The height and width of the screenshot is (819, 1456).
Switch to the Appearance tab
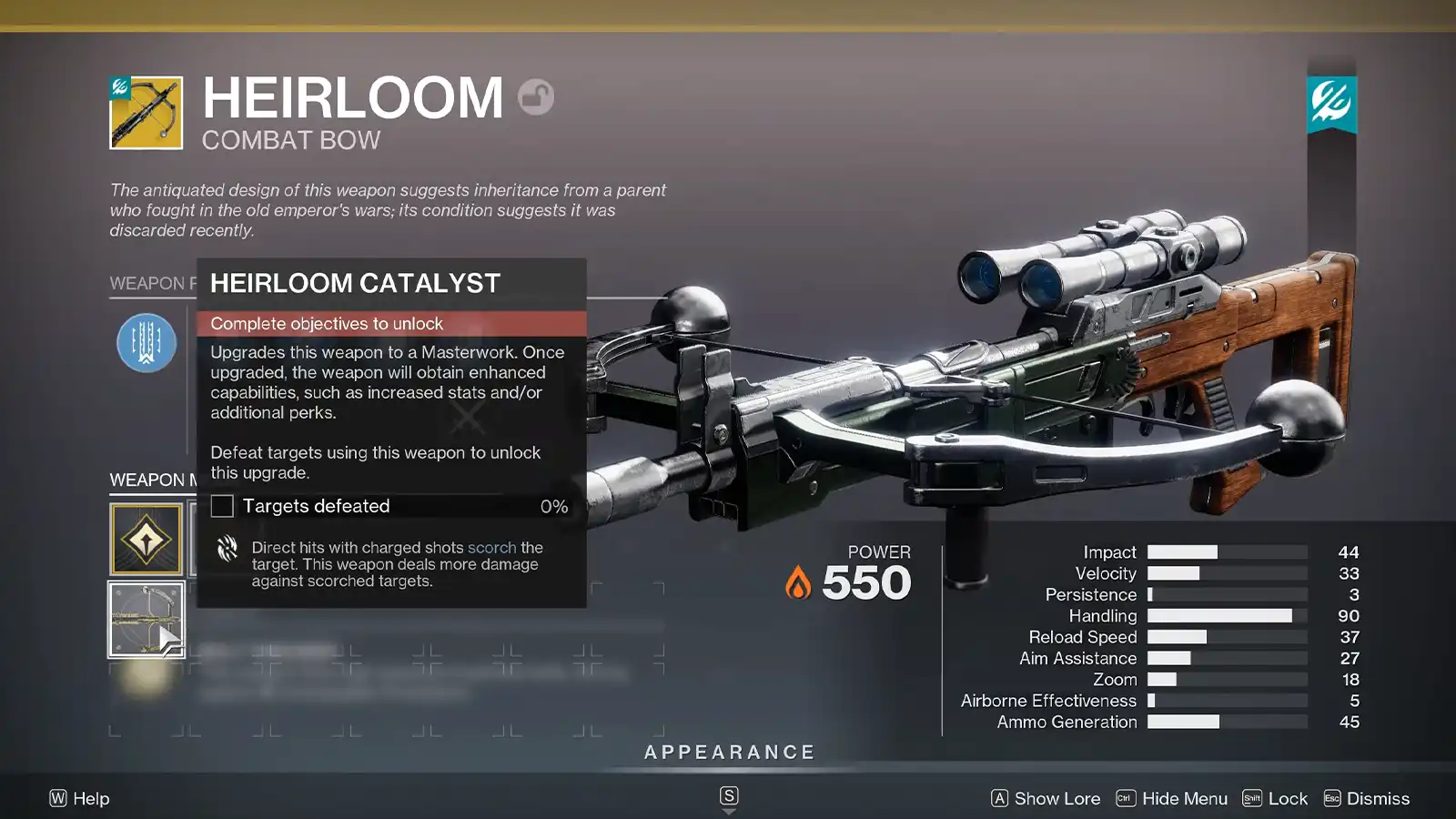click(x=728, y=752)
